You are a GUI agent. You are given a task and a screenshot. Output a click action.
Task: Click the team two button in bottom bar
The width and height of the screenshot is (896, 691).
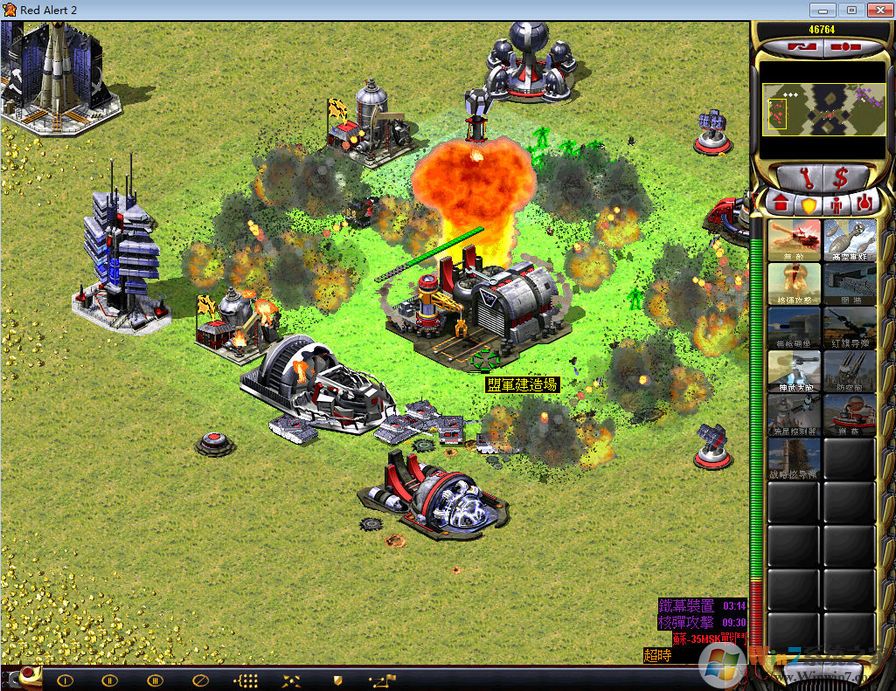tap(110, 680)
